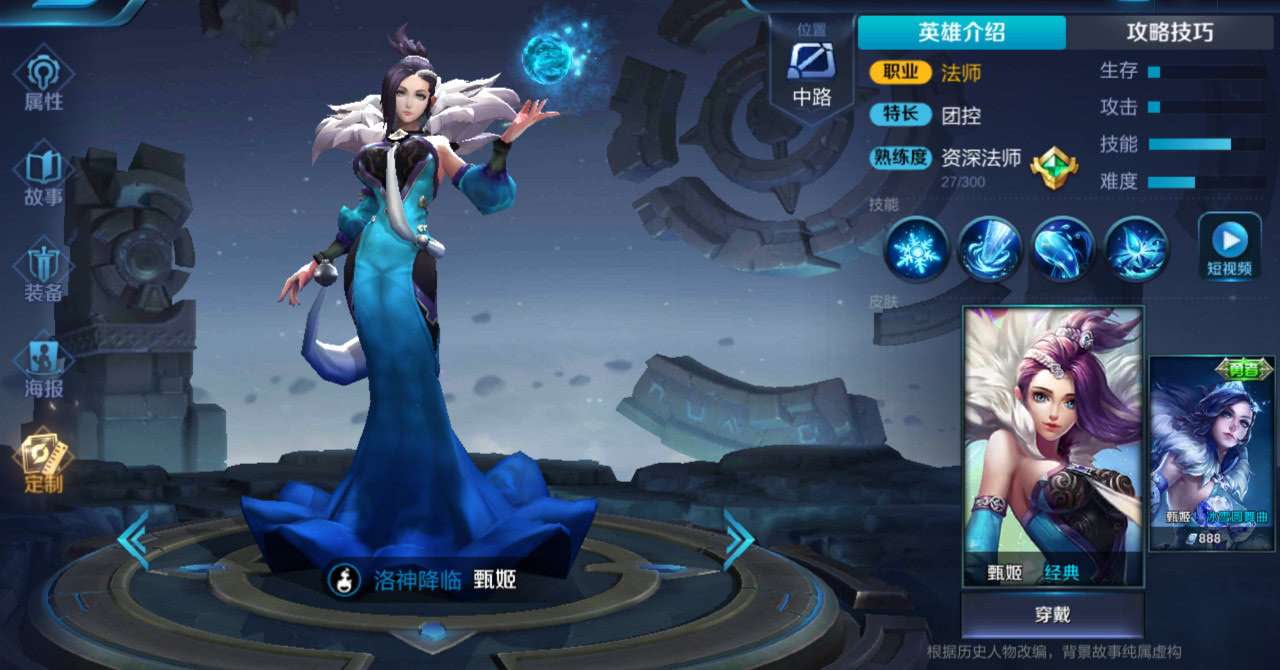Switch to the 英雄介绍 tab
The height and width of the screenshot is (670, 1280).
(961, 32)
